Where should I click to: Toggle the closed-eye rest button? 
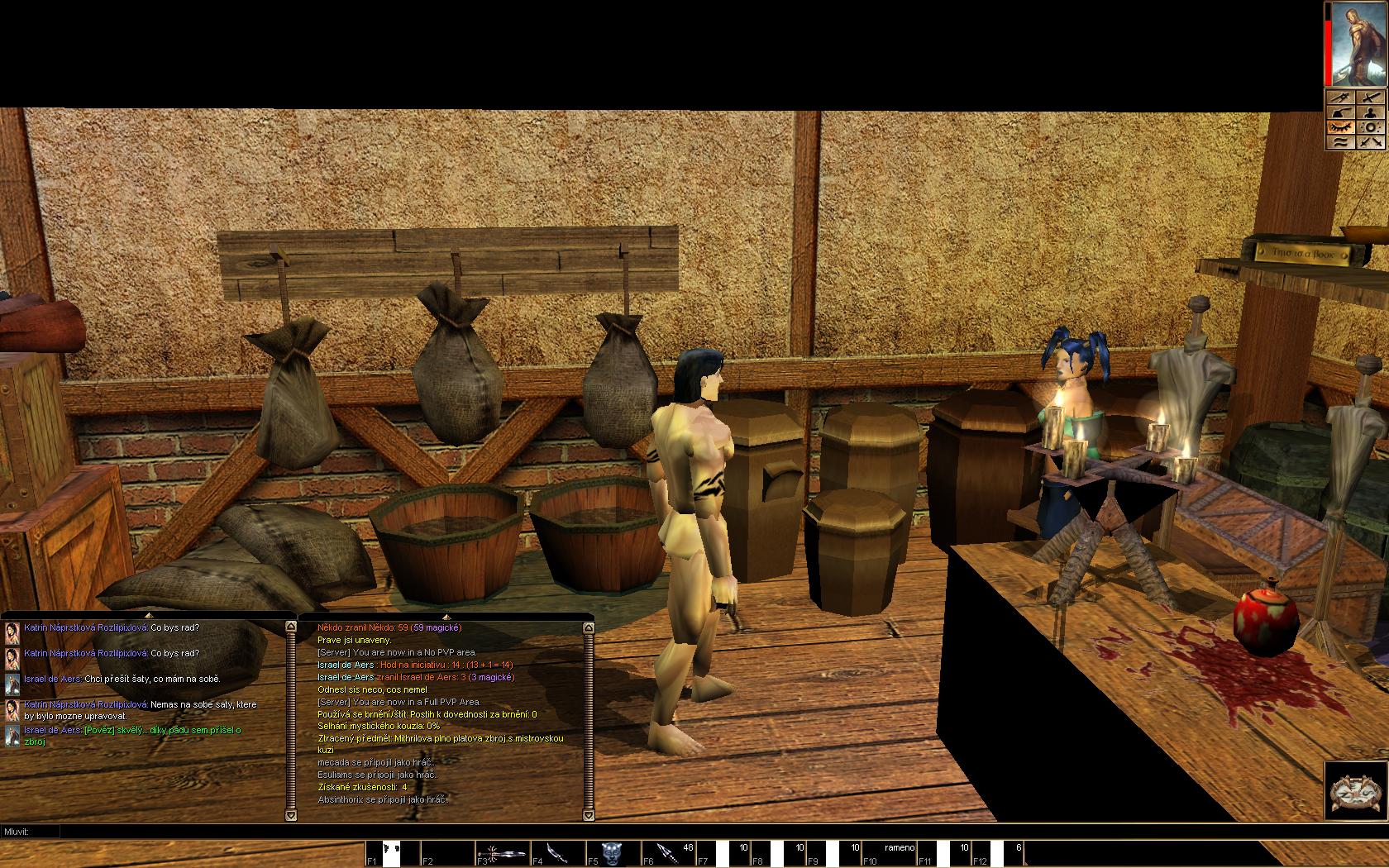[x=1341, y=127]
